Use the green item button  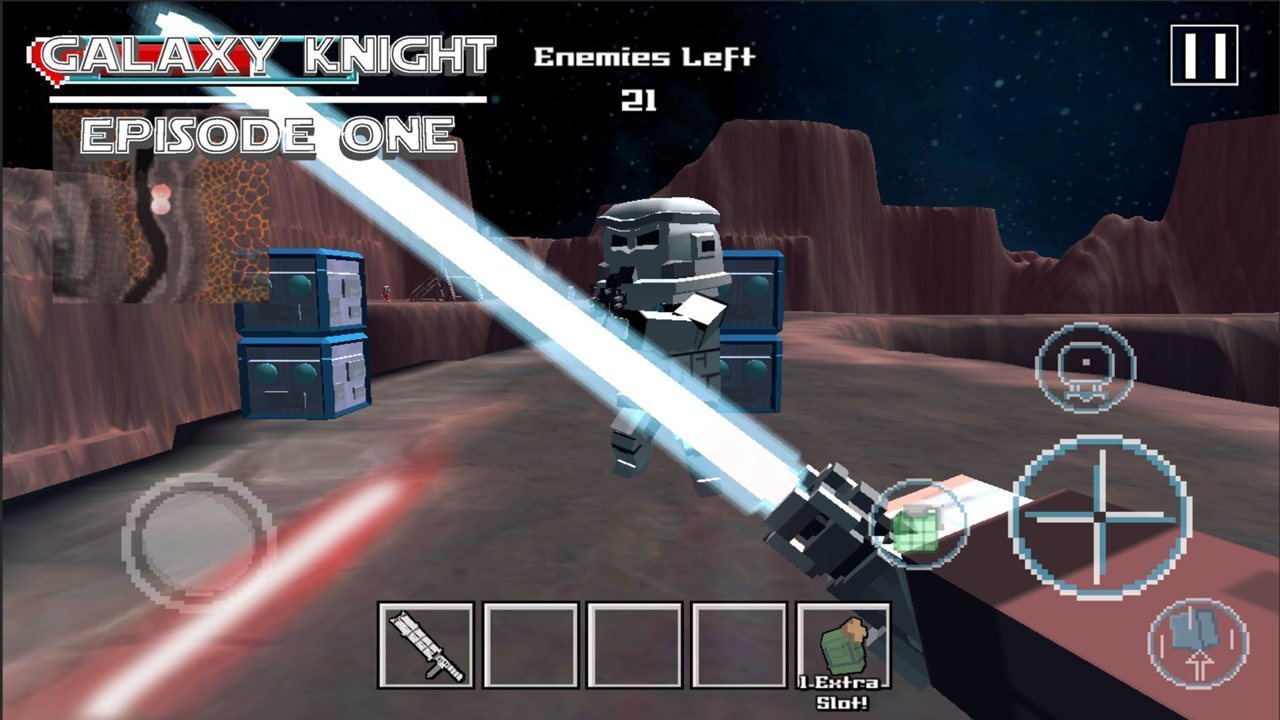click(x=918, y=524)
